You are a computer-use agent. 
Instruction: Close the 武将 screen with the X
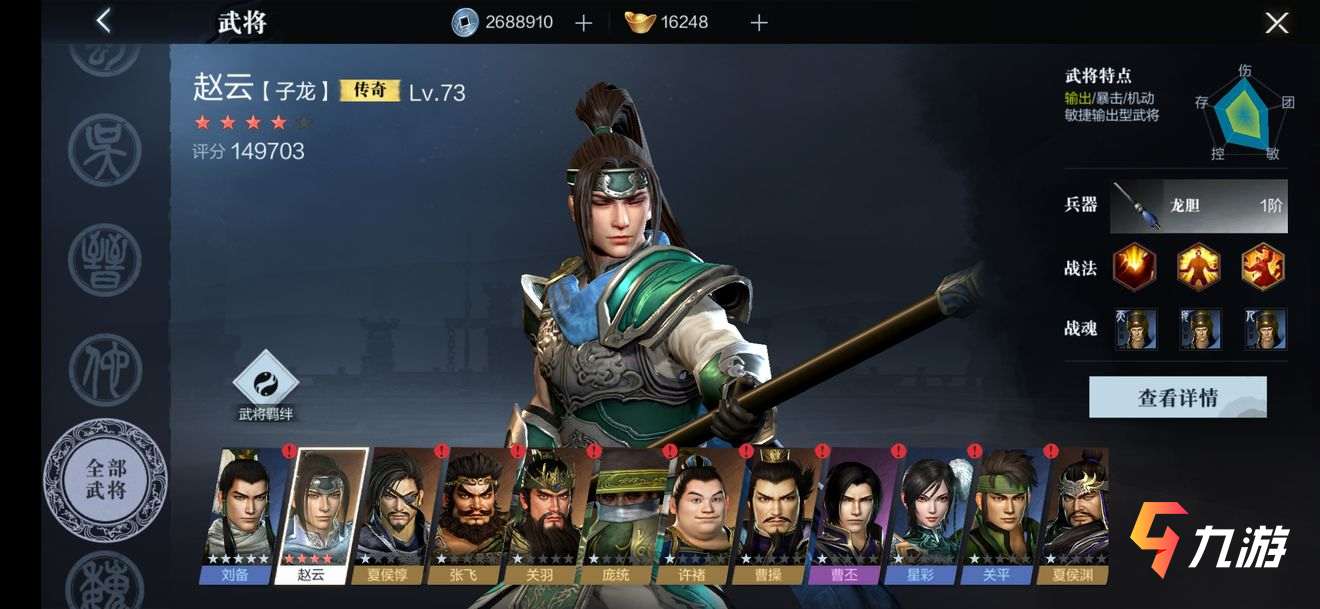tap(1276, 23)
